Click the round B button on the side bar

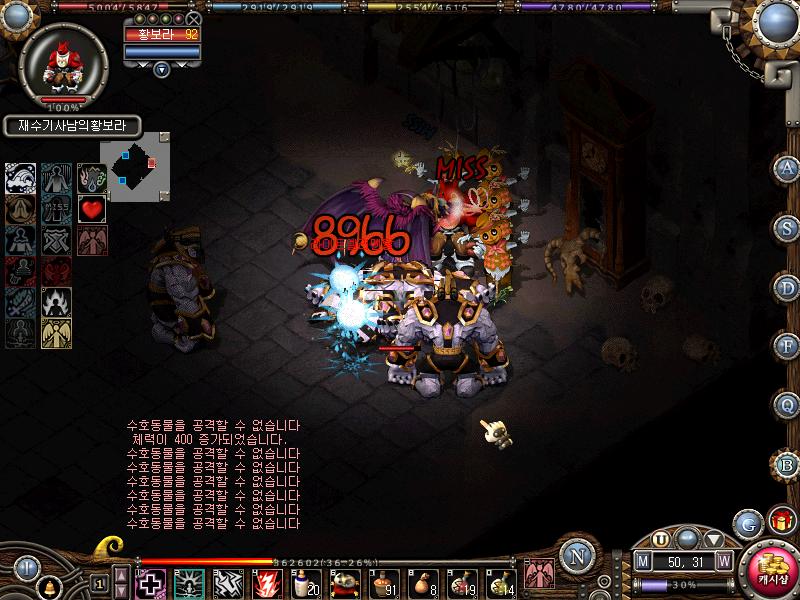787,462
